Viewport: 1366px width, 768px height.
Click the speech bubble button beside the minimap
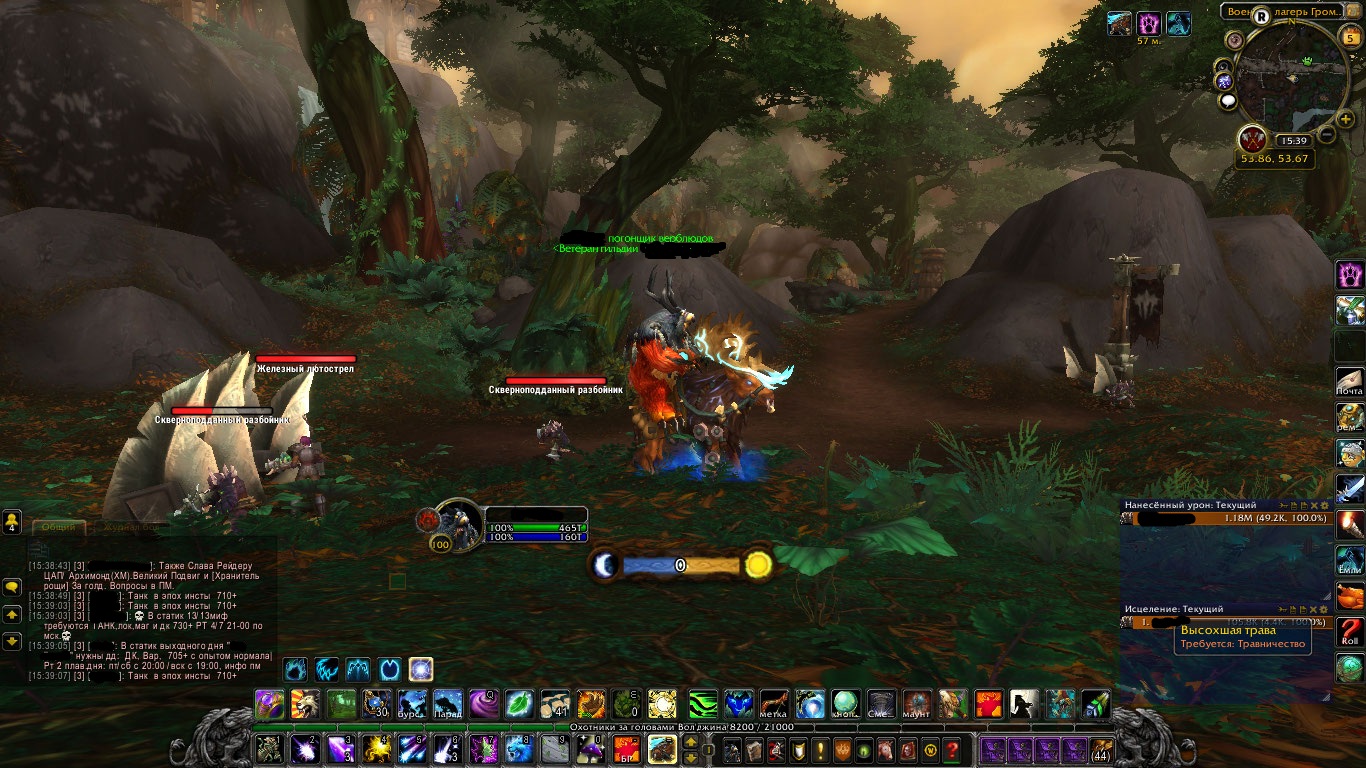coord(1228,101)
